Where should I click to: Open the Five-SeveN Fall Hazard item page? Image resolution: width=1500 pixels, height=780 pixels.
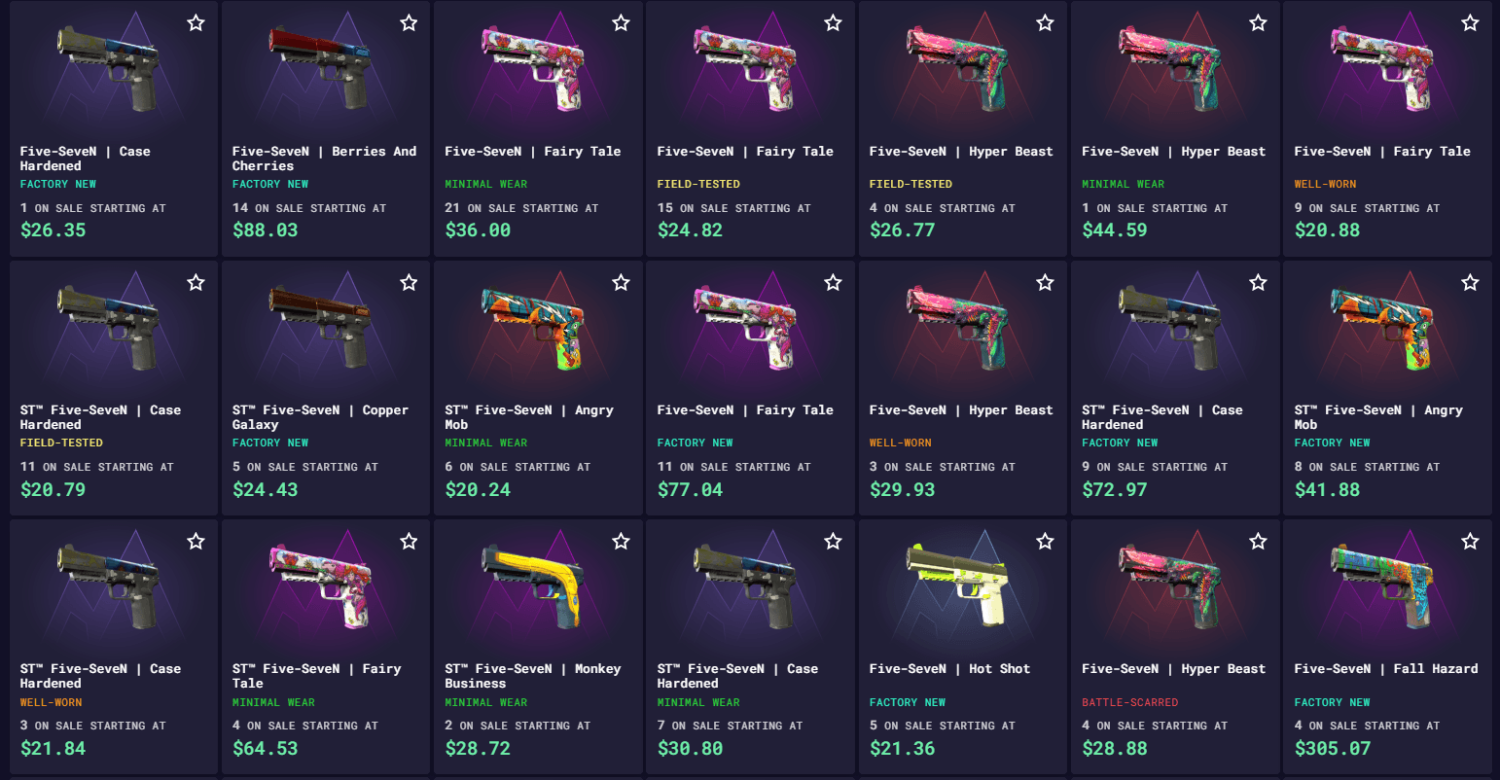(x=1385, y=668)
